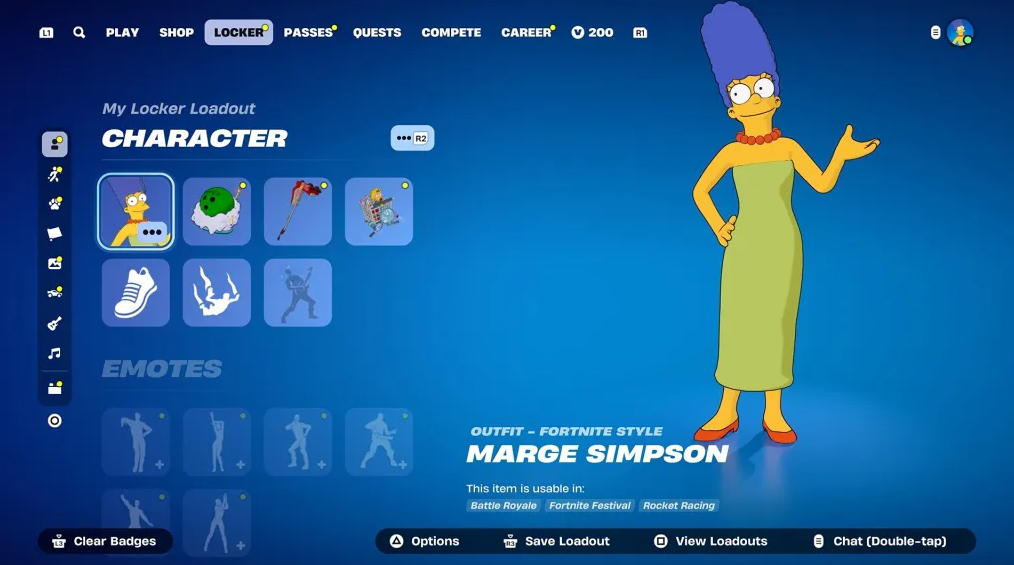Image resolution: width=1014 pixels, height=565 pixels.
Task: Select the LOCKER tab
Action: coord(238,33)
